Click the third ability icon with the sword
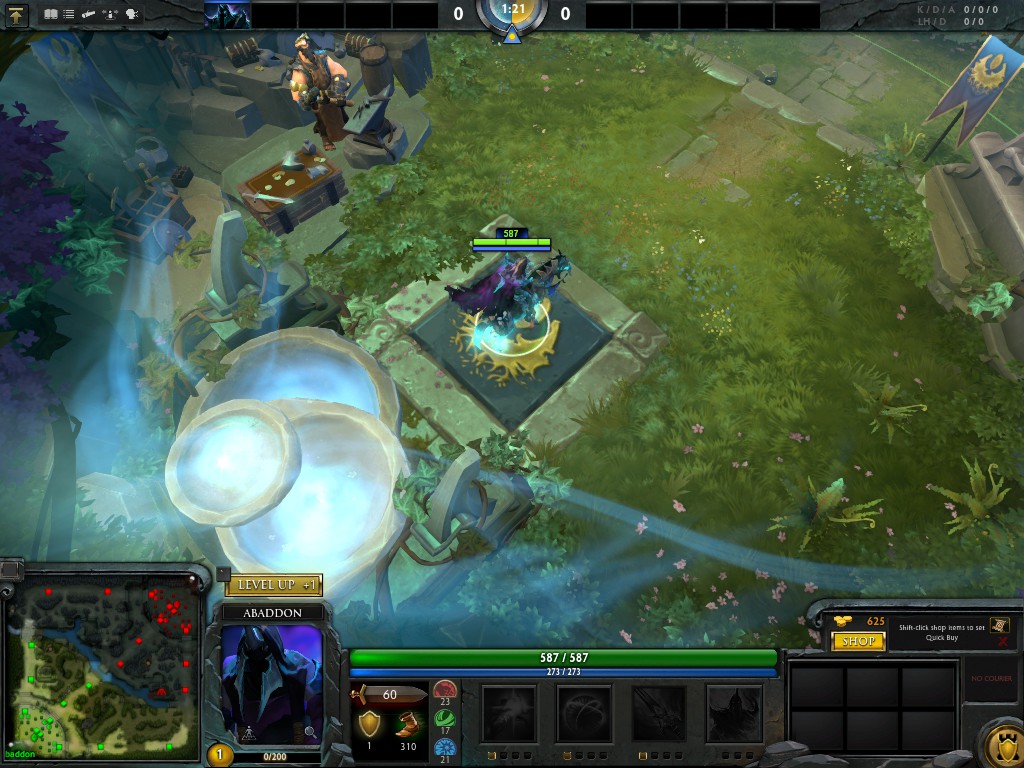Image resolution: width=1024 pixels, height=768 pixels. pyautogui.click(x=659, y=713)
